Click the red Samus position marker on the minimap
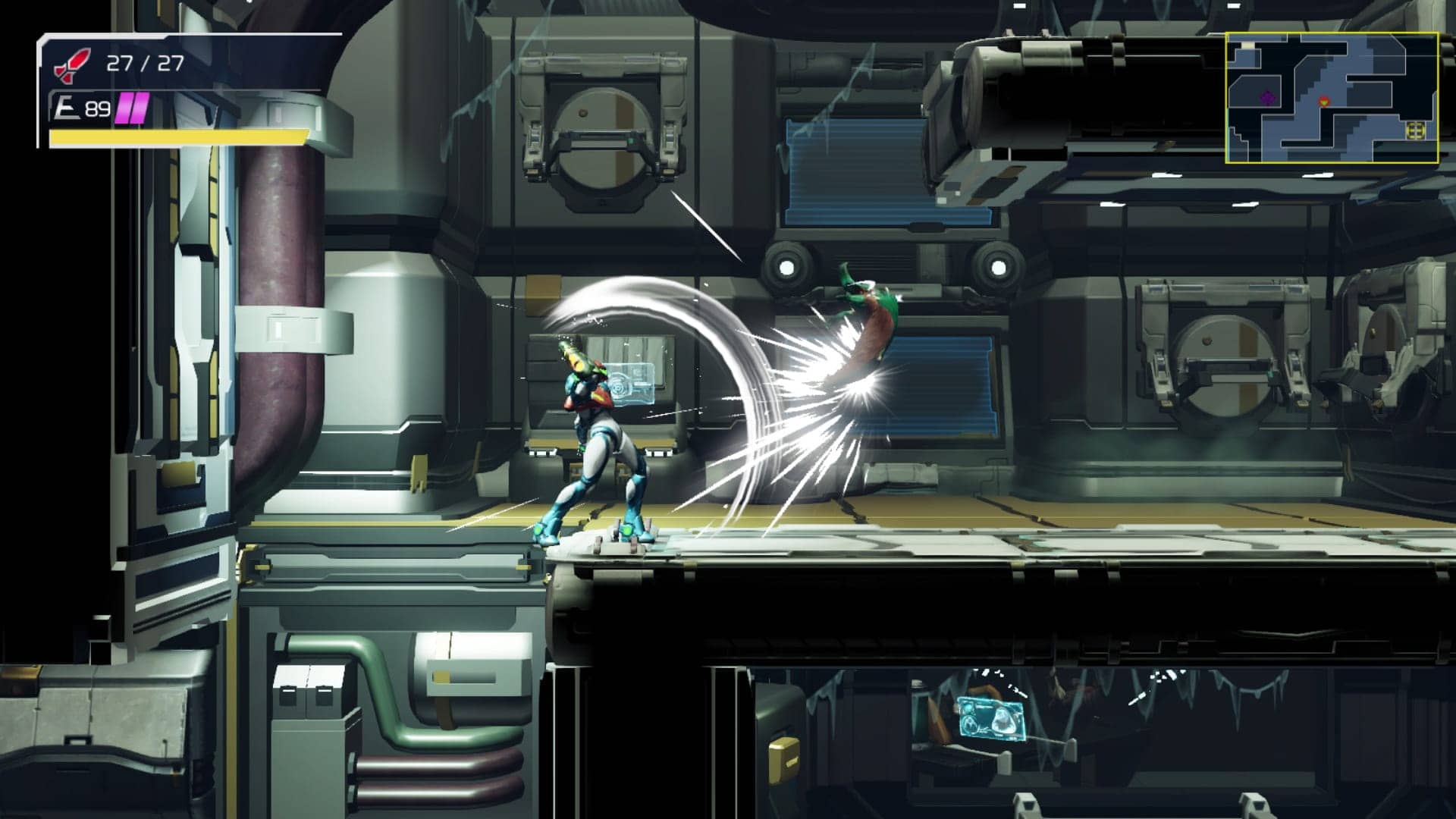The width and height of the screenshot is (1456, 819). pos(1325,102)
